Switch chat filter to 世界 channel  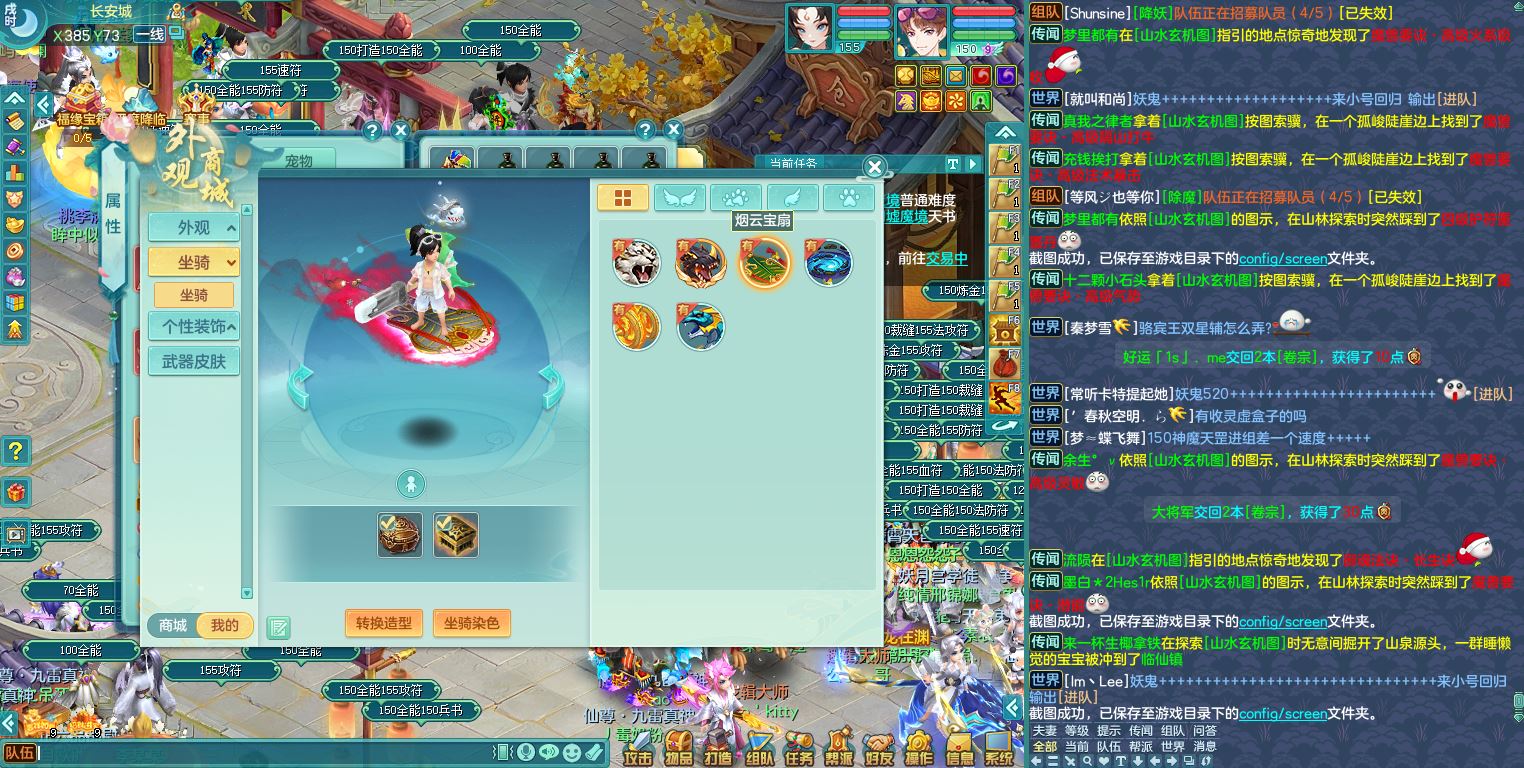[x=1172, y=747]
